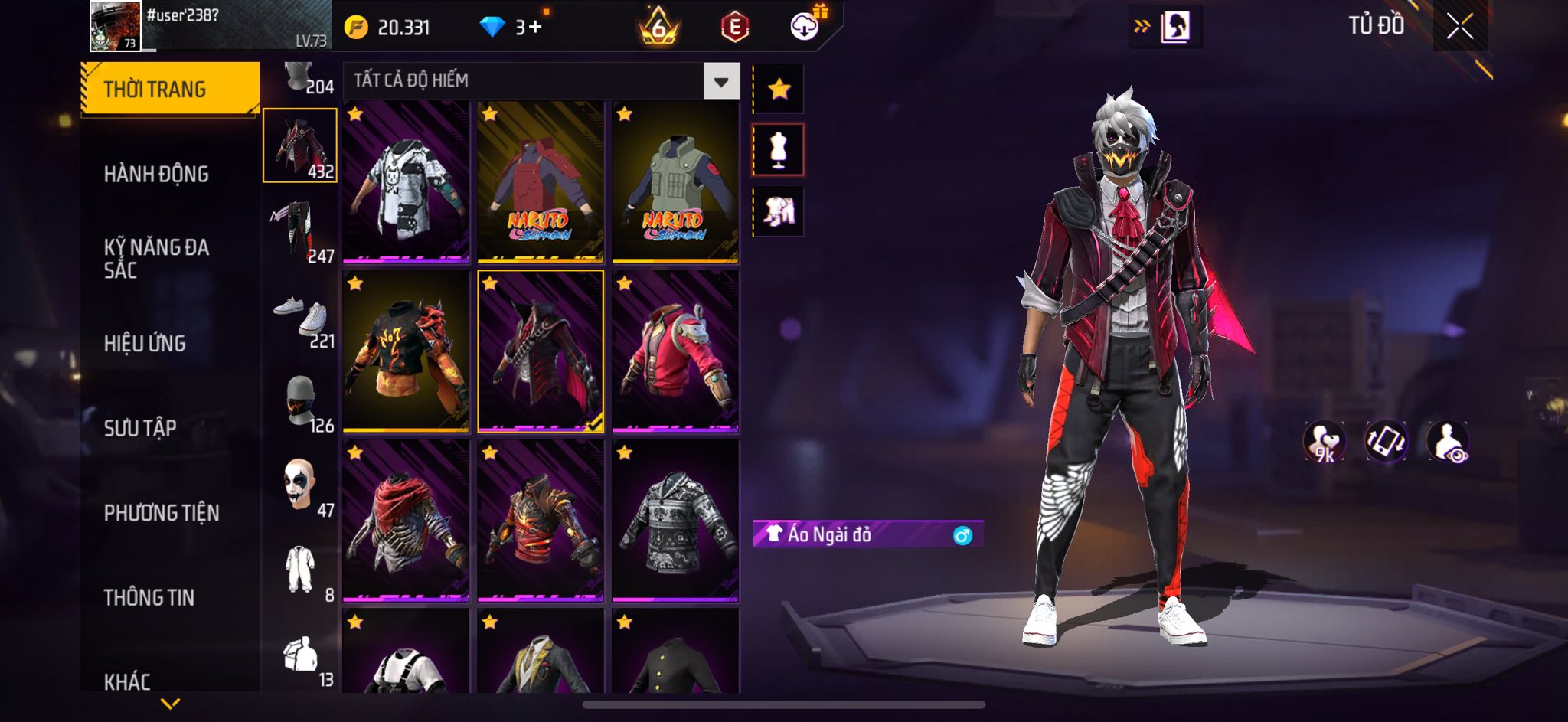Select the white graffiti t-shirt top
Image resolution: width=1568 pixels, height=722 pixels.
[x=405, y=181]
